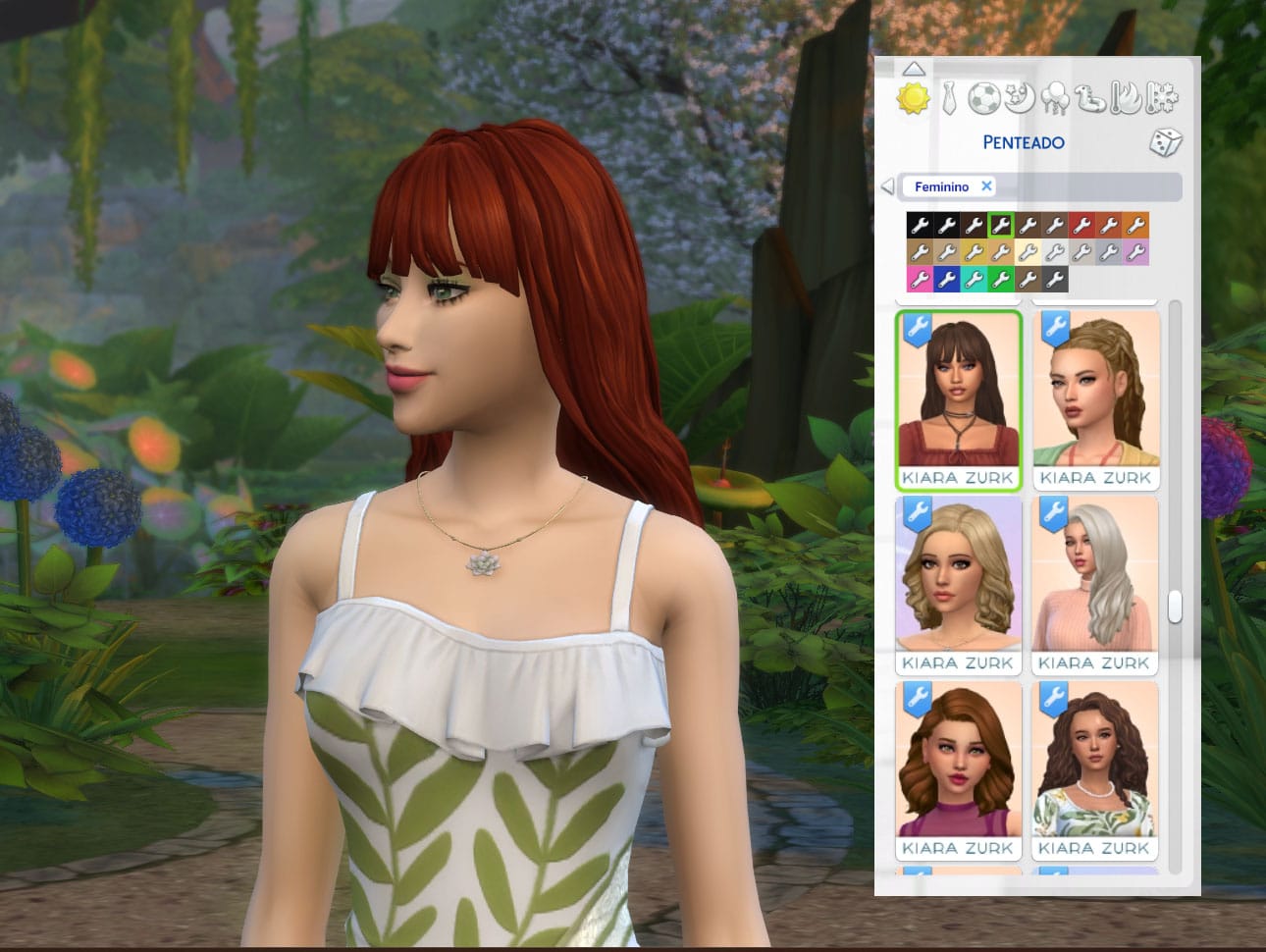Switch to the formal necktie outfit category
1266x952 pixels.
[948, 99]
